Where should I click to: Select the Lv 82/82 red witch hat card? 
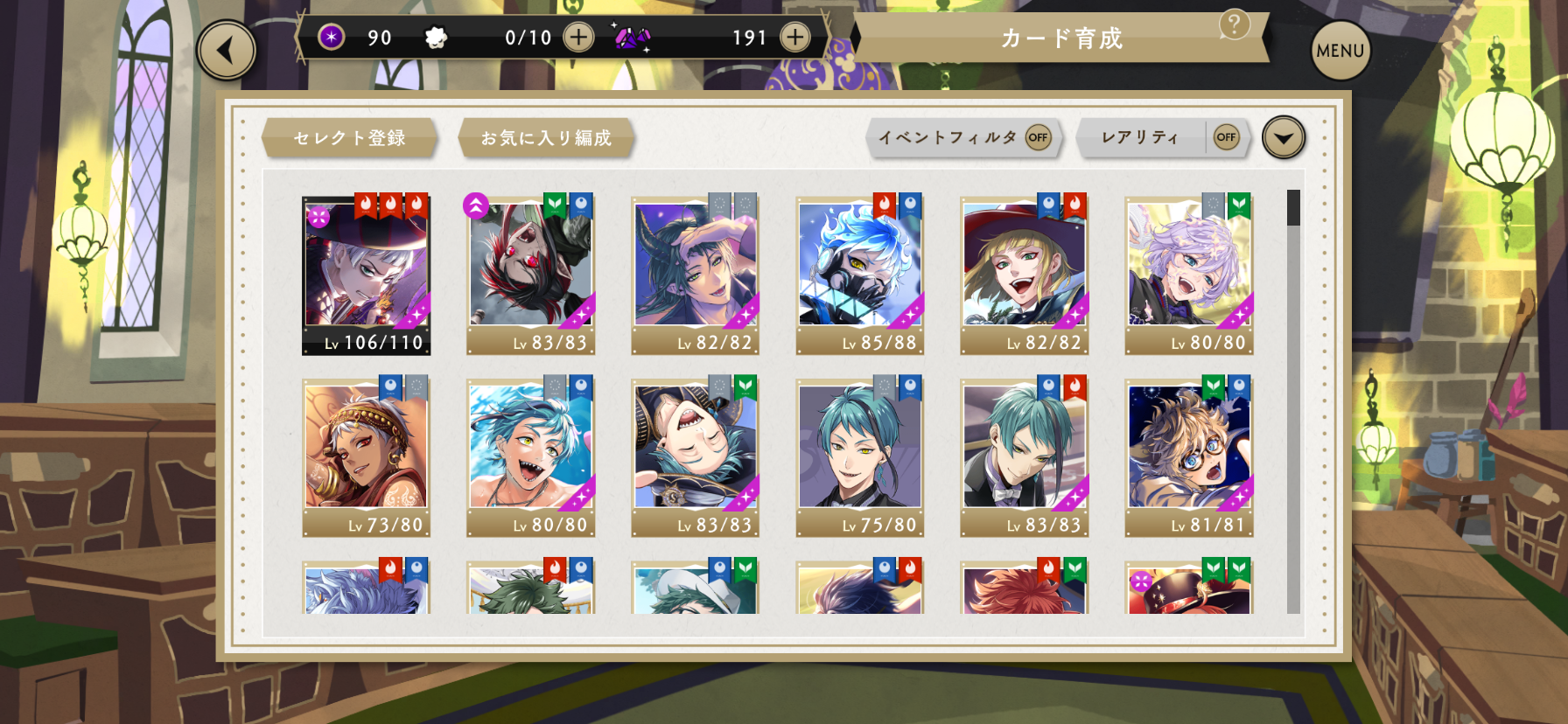1025,275
